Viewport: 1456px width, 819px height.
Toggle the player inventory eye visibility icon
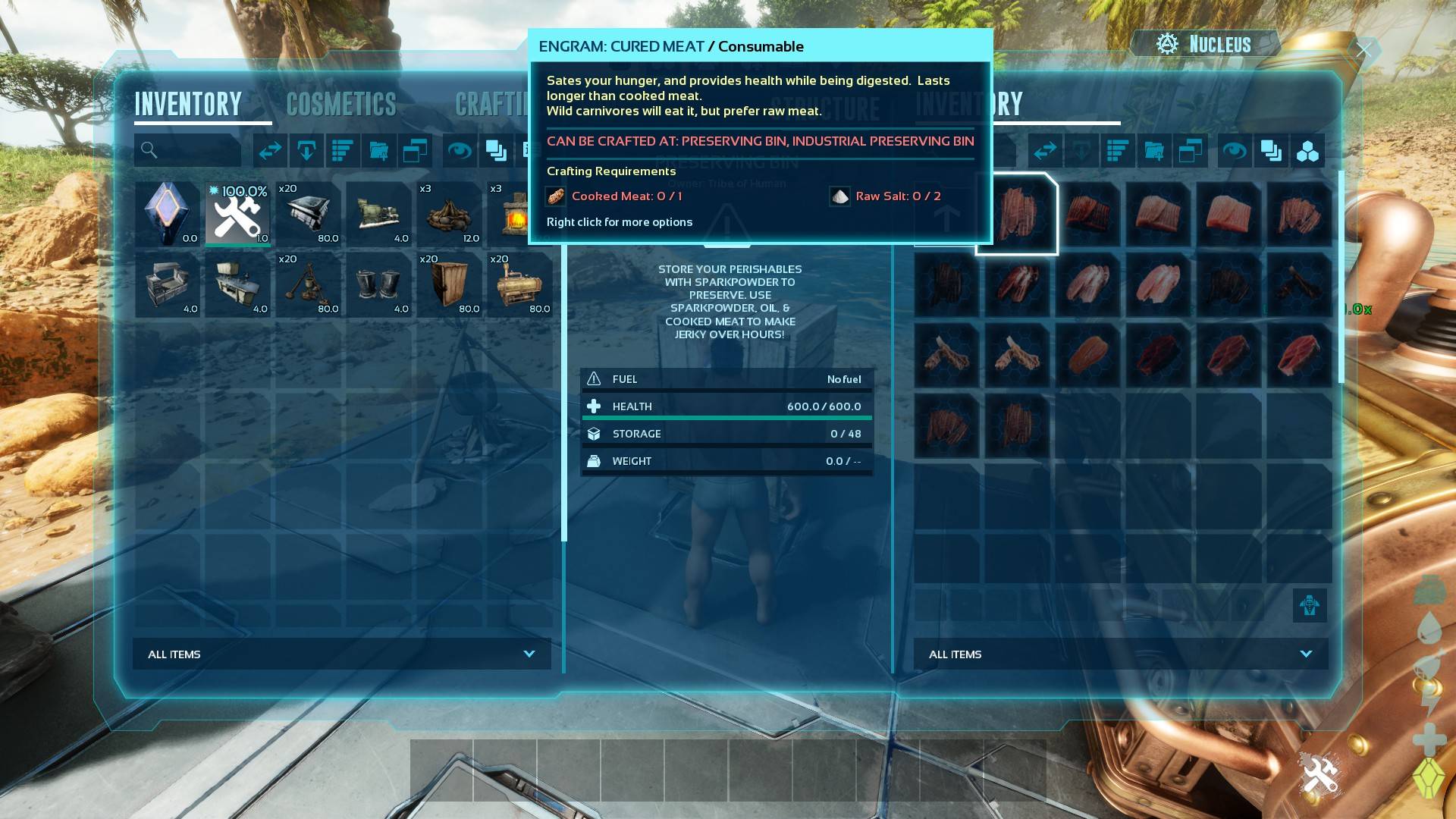click(x=460, y=150)
